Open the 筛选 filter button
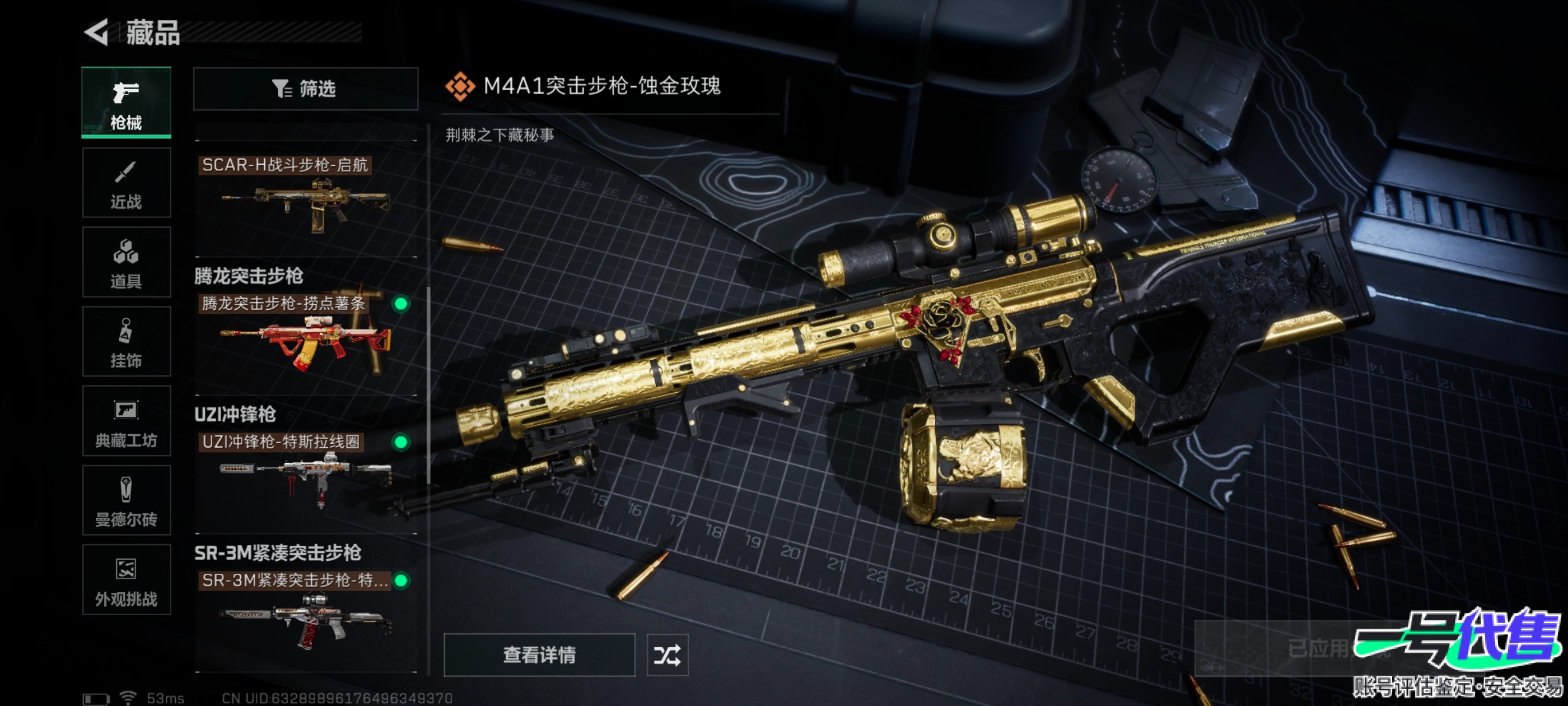This screenshot has height=706, width=1568. (306, 89)
